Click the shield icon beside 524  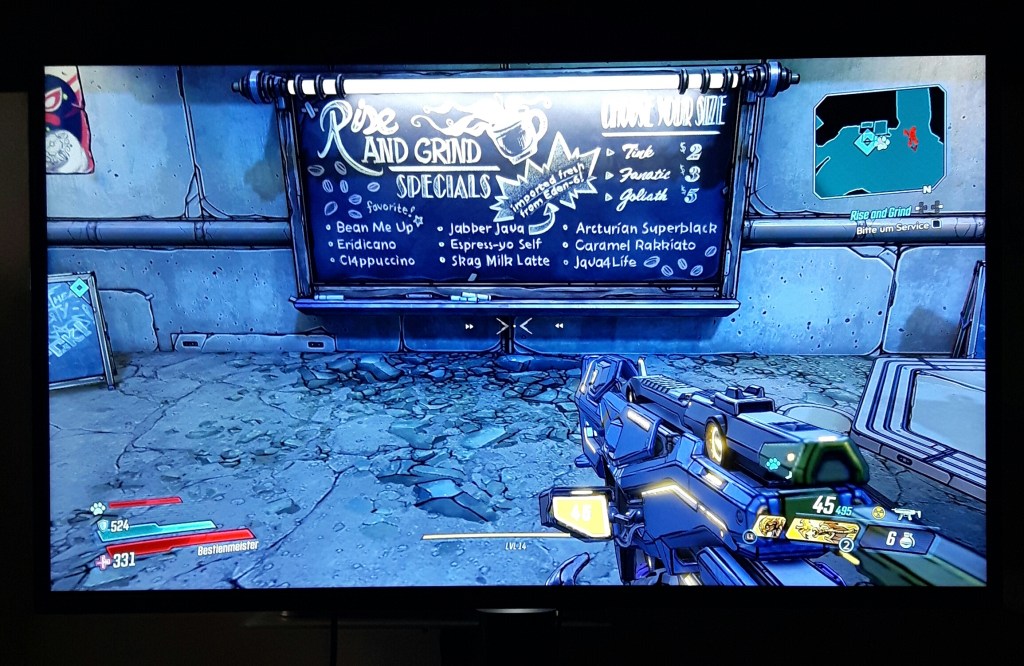pyautogui.click(x=101, y=525)
